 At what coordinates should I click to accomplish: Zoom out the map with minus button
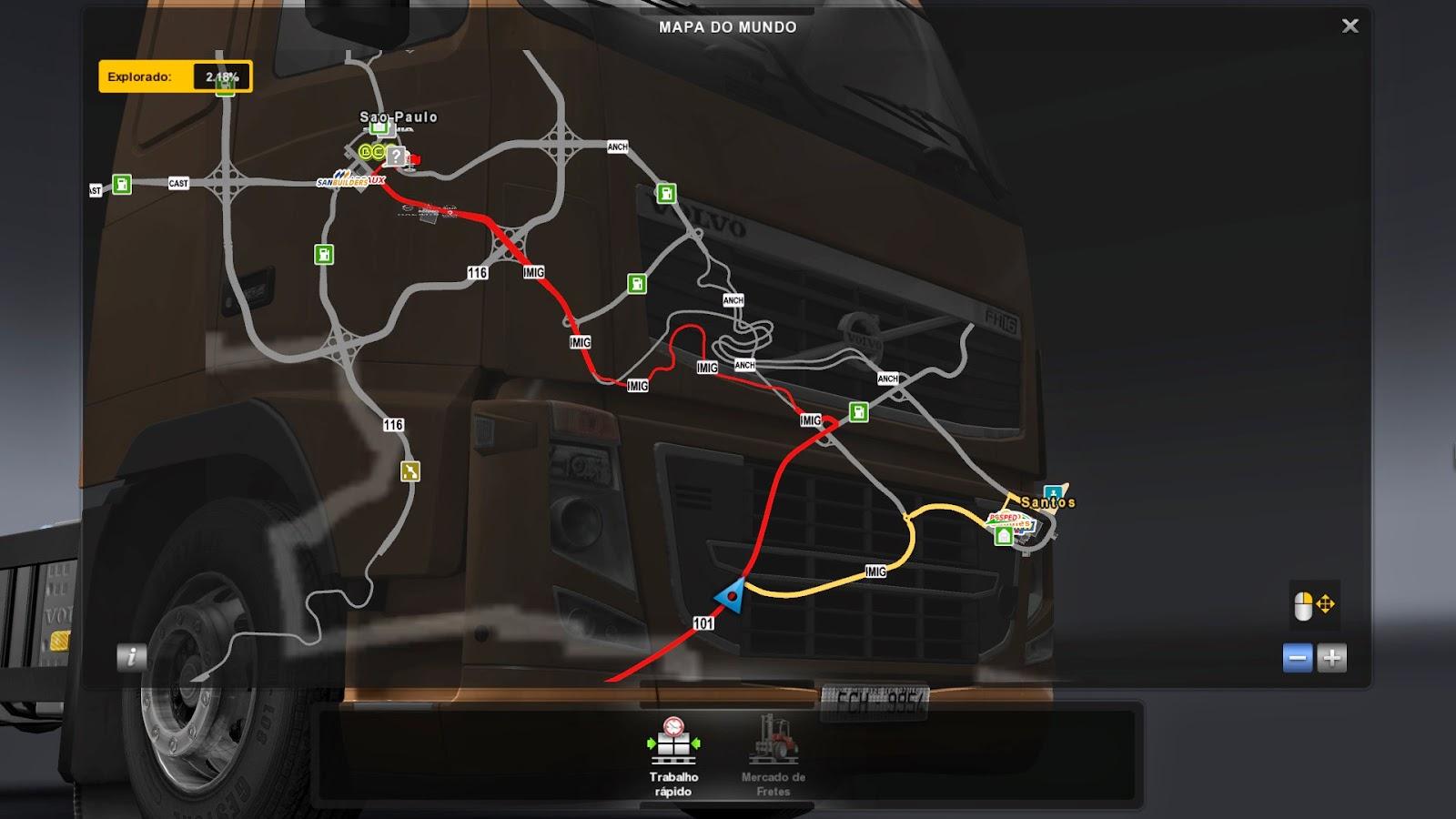click(1298, 658)
